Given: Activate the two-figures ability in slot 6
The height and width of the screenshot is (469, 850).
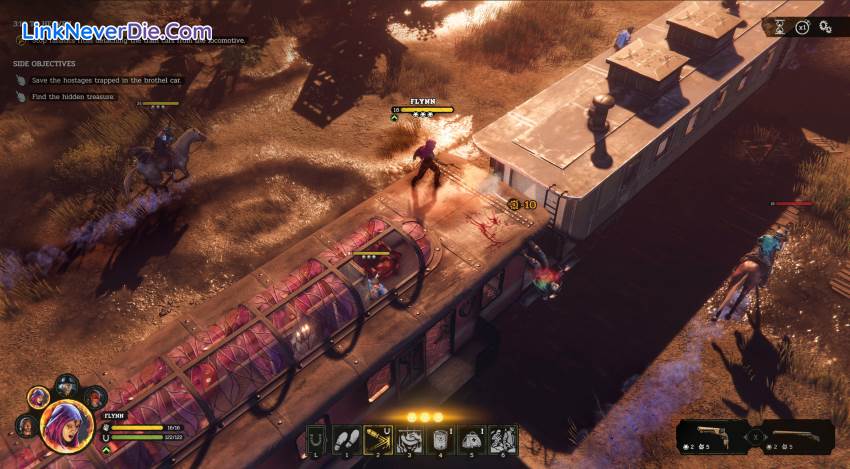Looking at the screenshot, I should 502,438.
